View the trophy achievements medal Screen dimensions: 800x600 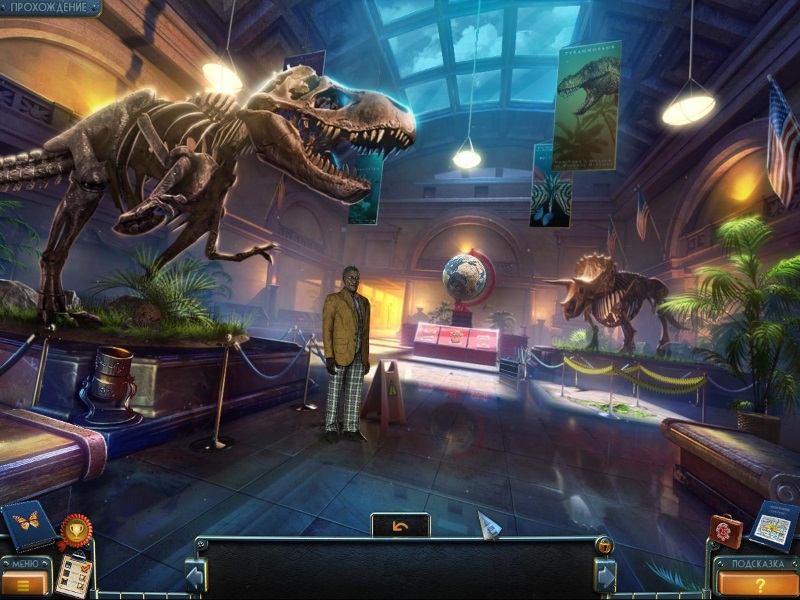(x=73, y=529)
